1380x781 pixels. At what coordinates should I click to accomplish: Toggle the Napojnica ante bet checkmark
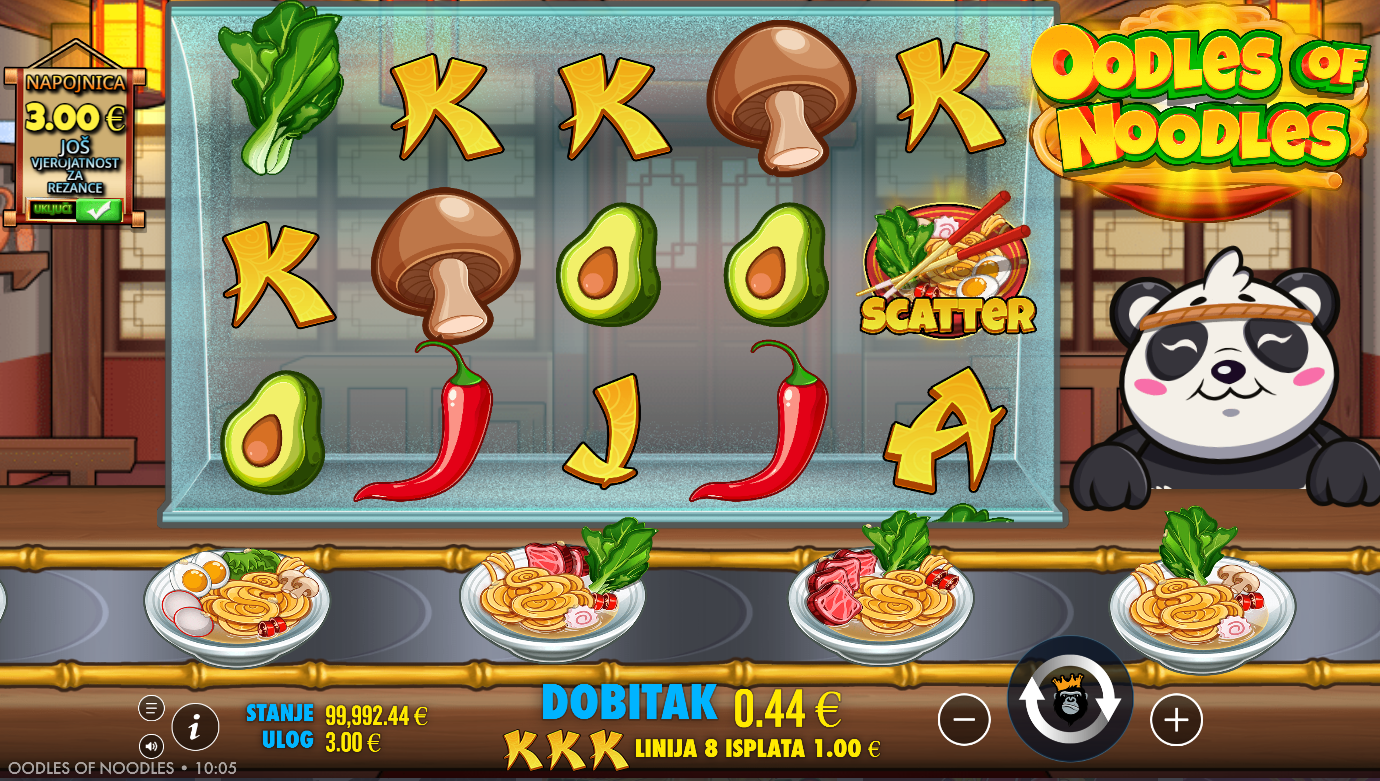[97, 210]
